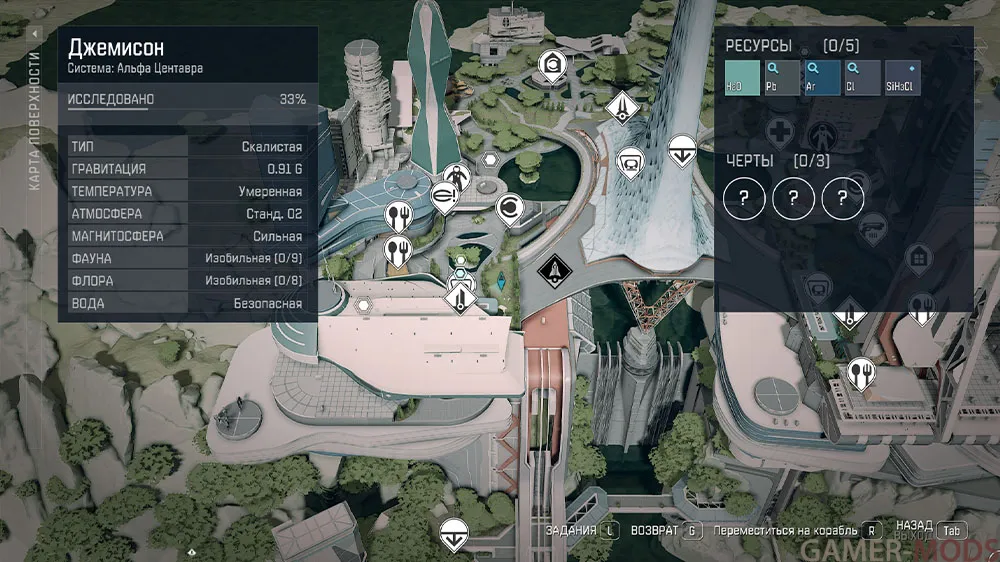Select the black rocket ship map marker
The image size is (1000, 562).
(553, 268)
